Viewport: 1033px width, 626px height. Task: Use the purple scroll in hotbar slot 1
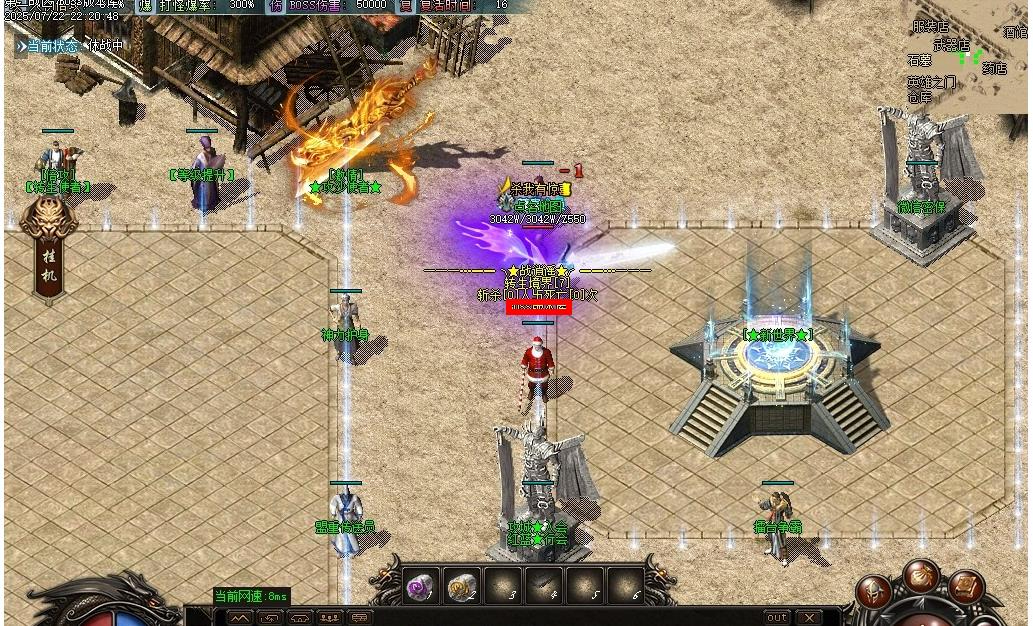[420, 587]
